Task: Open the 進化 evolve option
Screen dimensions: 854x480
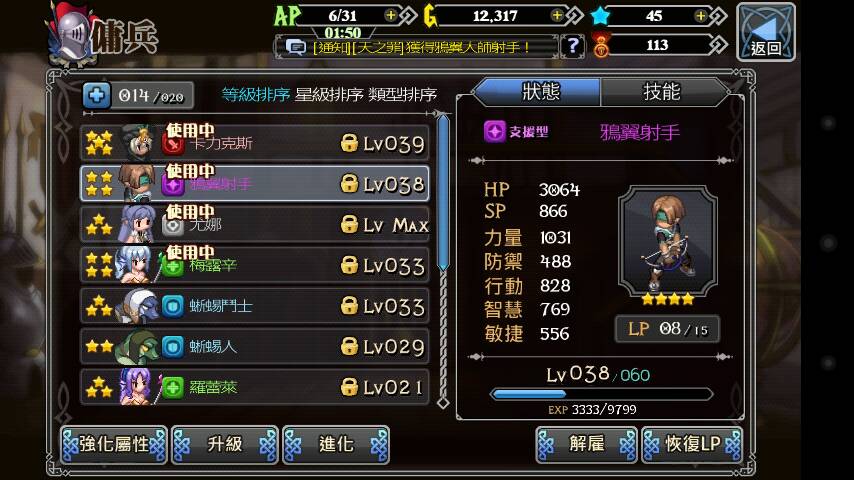Action: click(335, 444)
